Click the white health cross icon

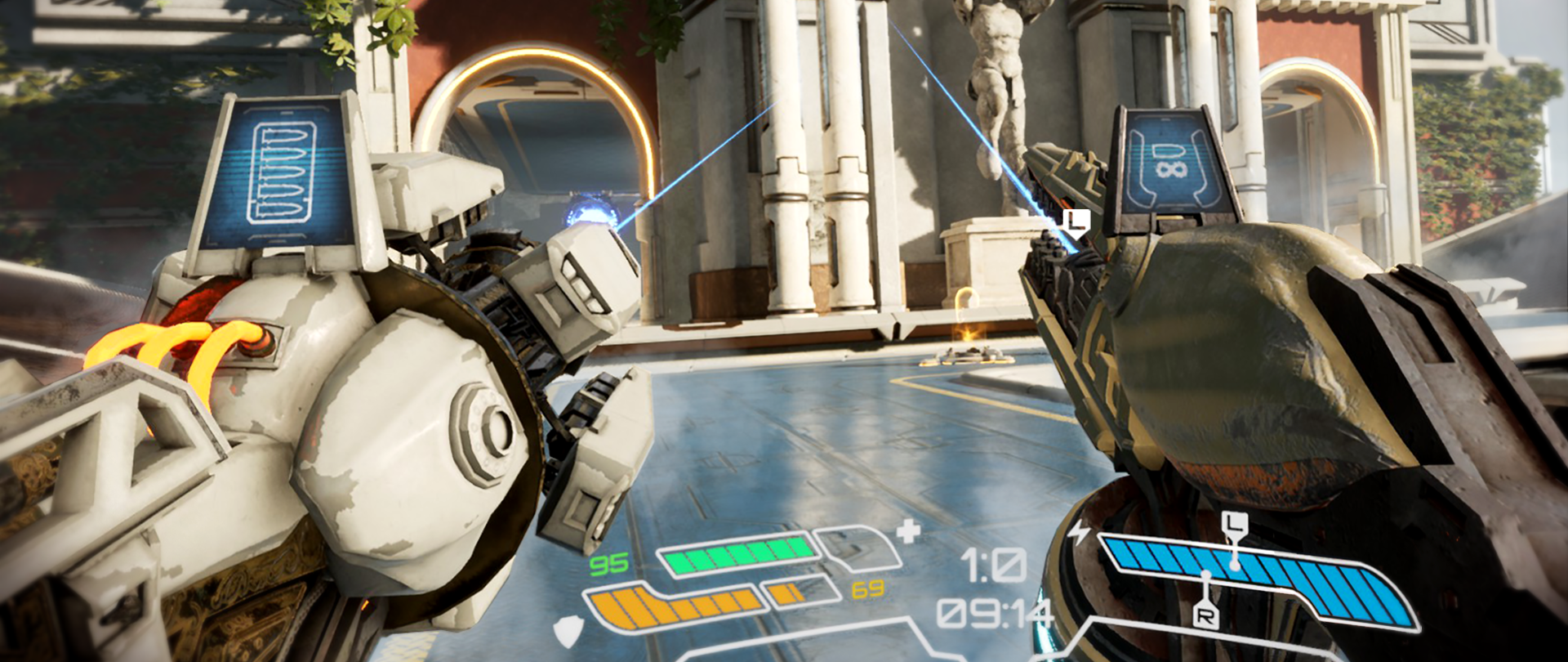coord(908,533)
